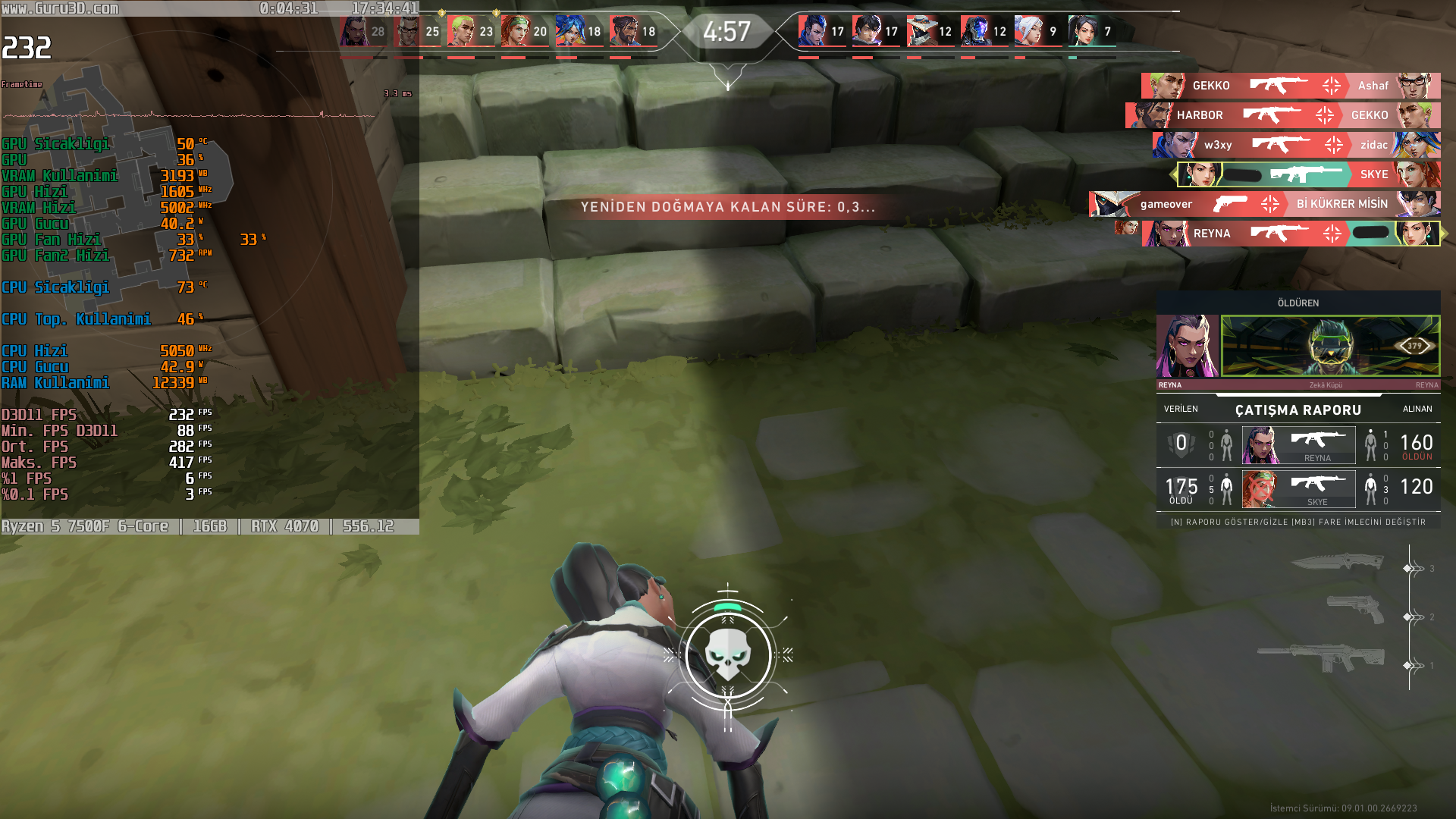Image resolution: width=1456 pixels, height=819 pixels.
Task: Select the knife weapon slot
Action: pos(1338,562)
